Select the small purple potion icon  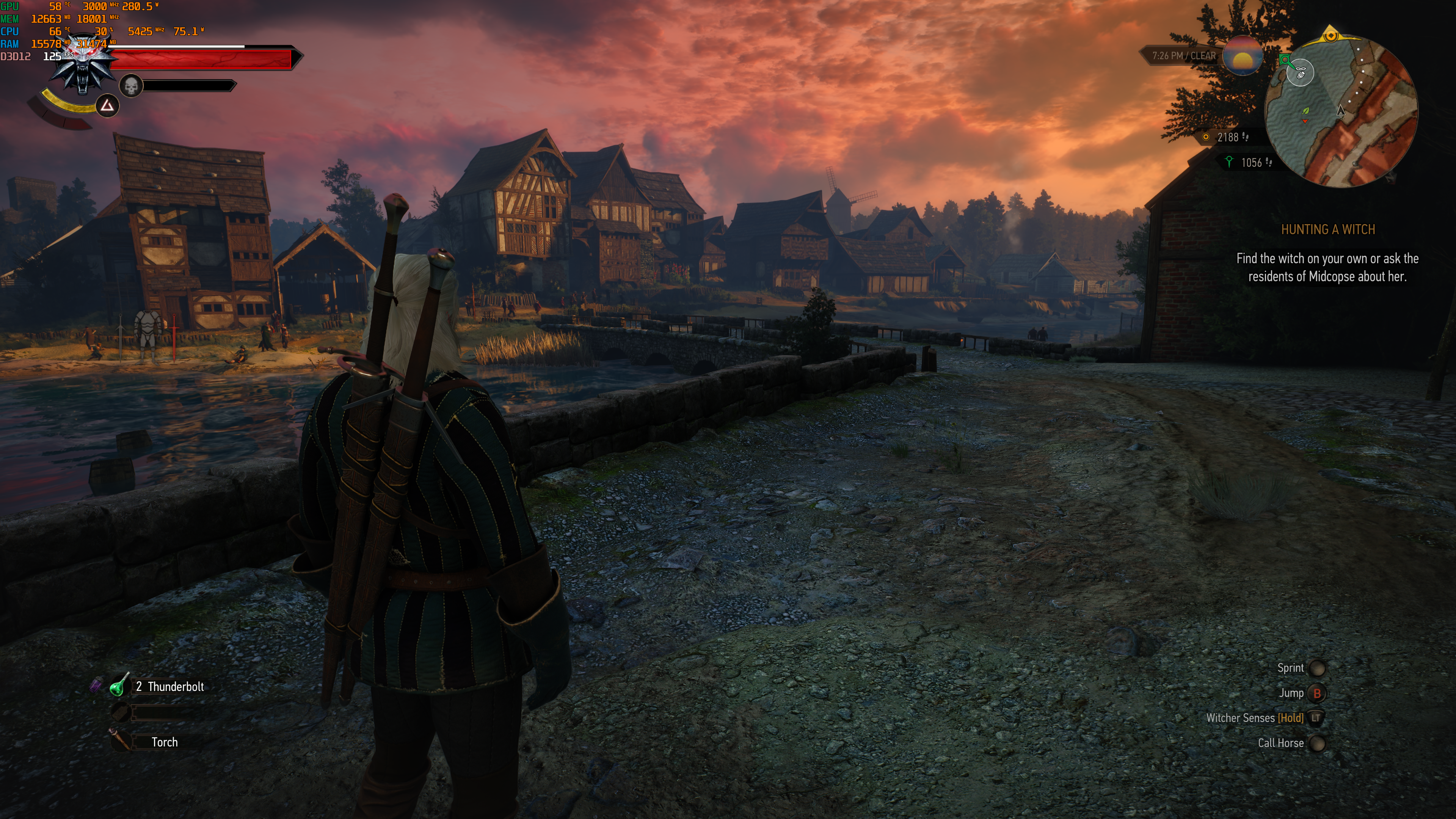coord(96,685)
